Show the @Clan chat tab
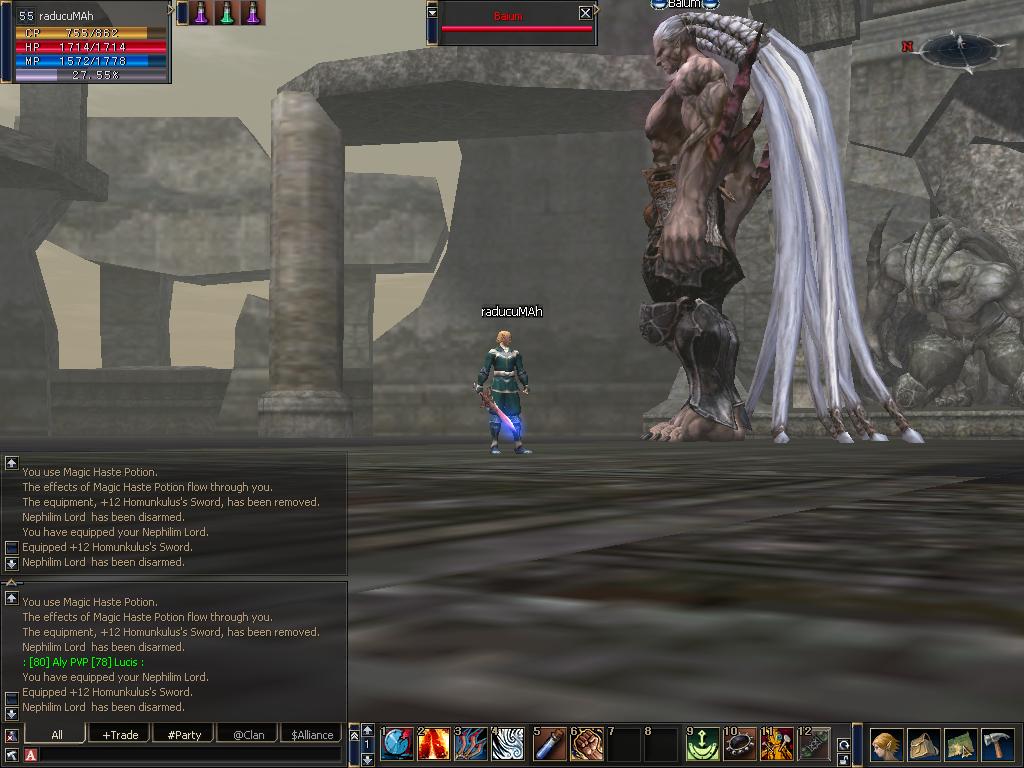Image resolution: width=1024 pixels, height=768 pixels. (248, 734)
